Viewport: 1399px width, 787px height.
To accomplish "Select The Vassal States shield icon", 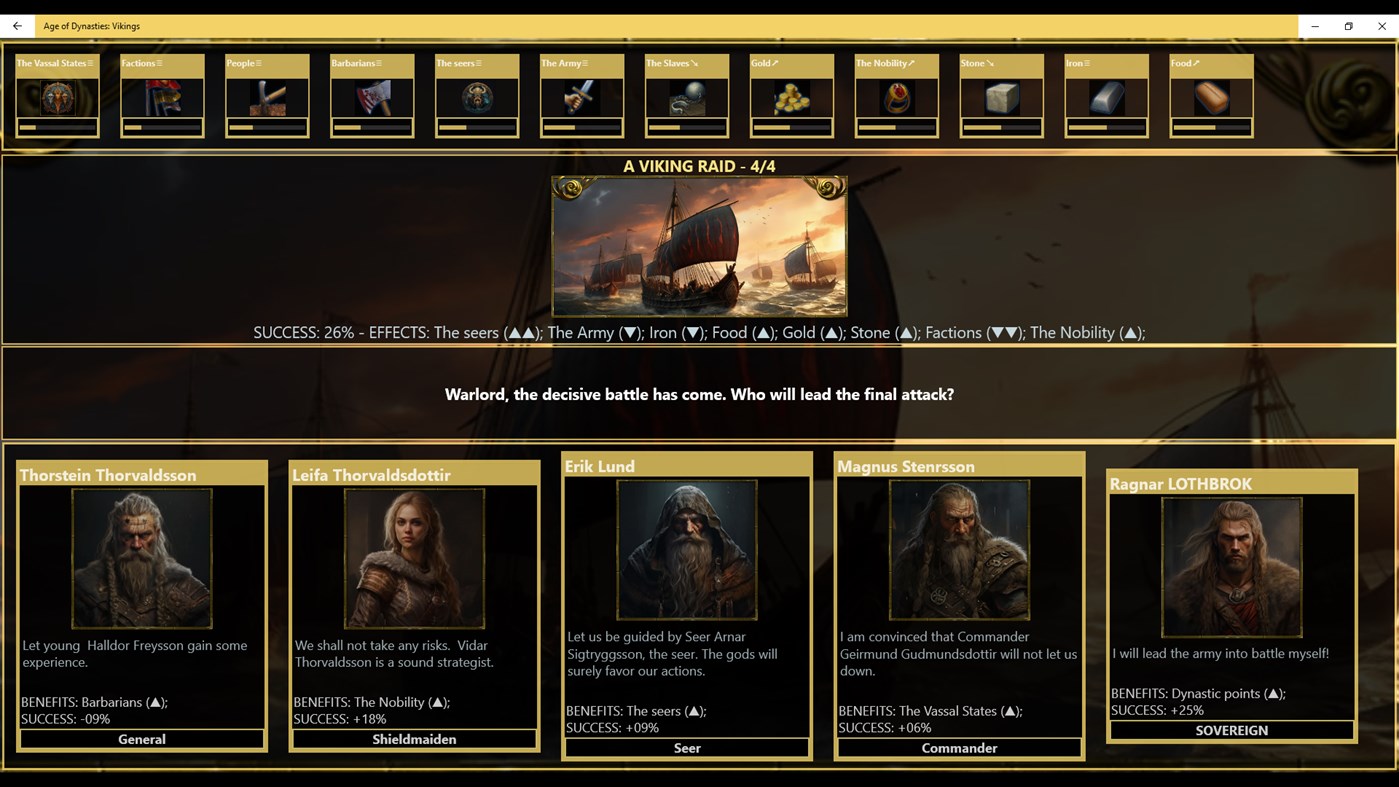I will (x=56, y=96).
